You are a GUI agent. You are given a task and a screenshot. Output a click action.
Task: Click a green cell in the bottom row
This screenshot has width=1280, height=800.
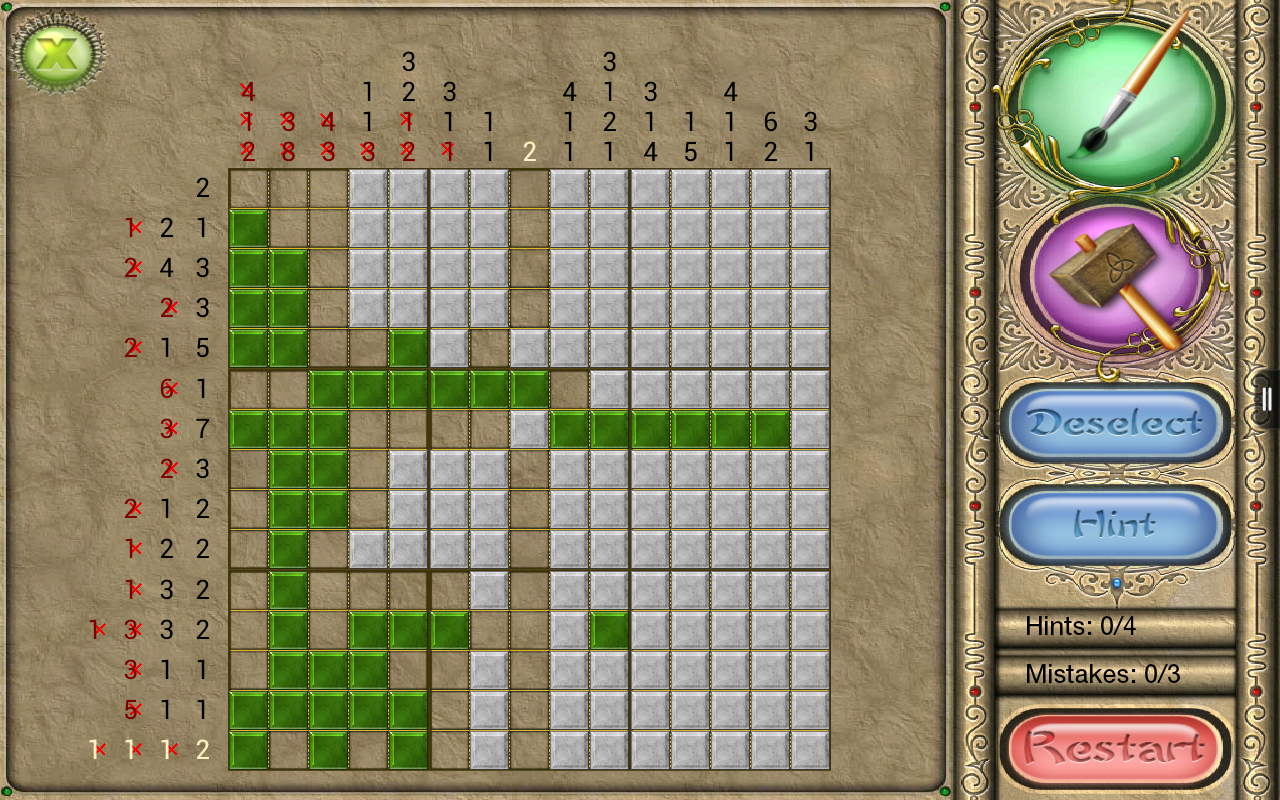249,749
